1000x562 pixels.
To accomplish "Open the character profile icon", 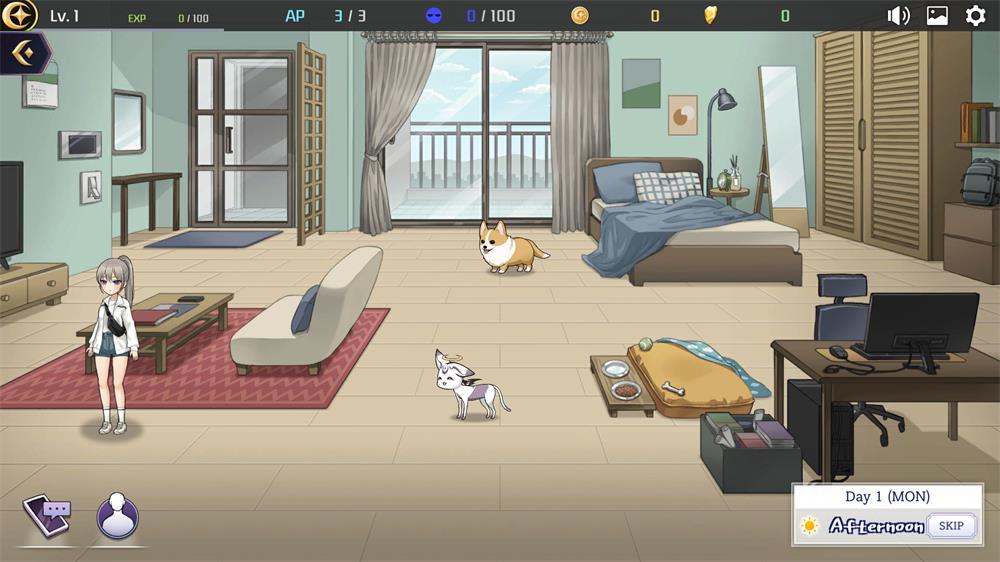I will coord(117,515).
